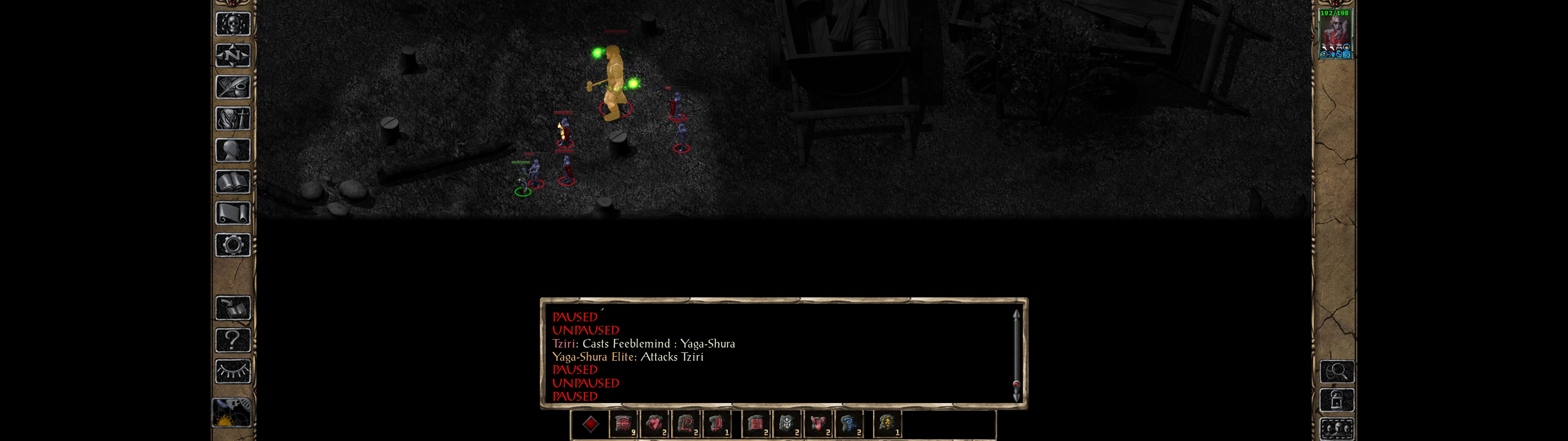Click the magnifying glass button
The width and height of the screenshot is (1568, 441).
[1337, 371]
